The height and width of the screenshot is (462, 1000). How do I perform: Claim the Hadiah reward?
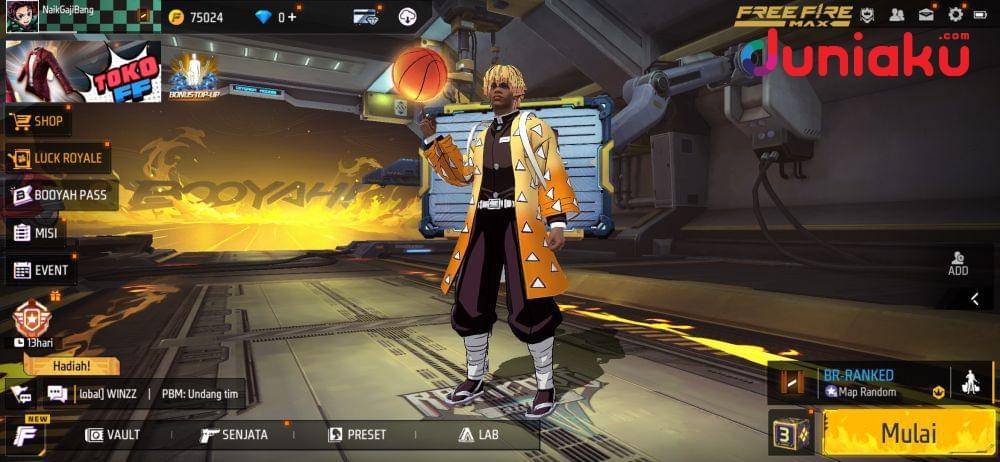coord(71,366)
